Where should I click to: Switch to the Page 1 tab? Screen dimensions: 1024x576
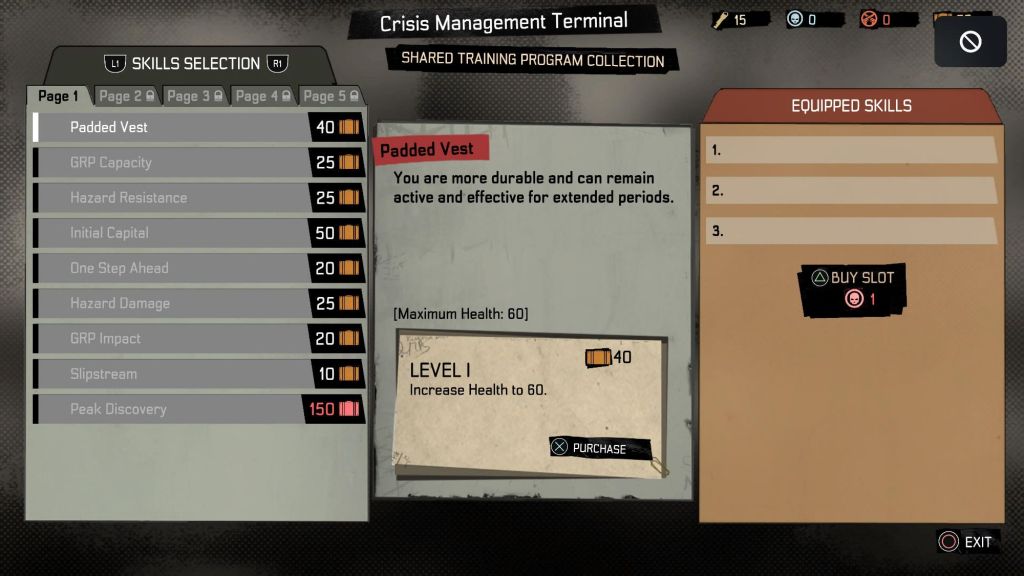coord(58,96)
